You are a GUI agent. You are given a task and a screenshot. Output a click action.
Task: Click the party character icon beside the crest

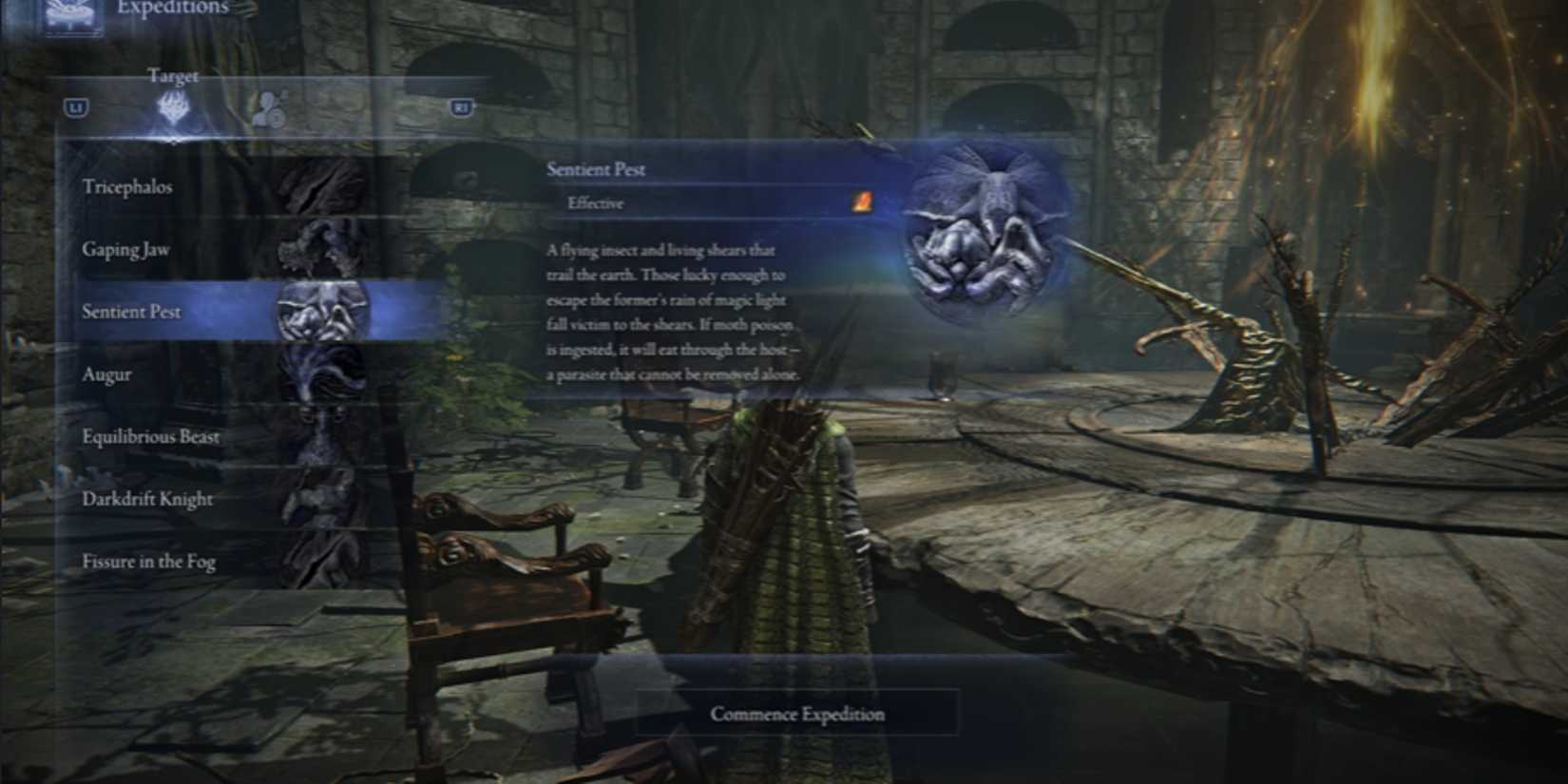(269, 106)
